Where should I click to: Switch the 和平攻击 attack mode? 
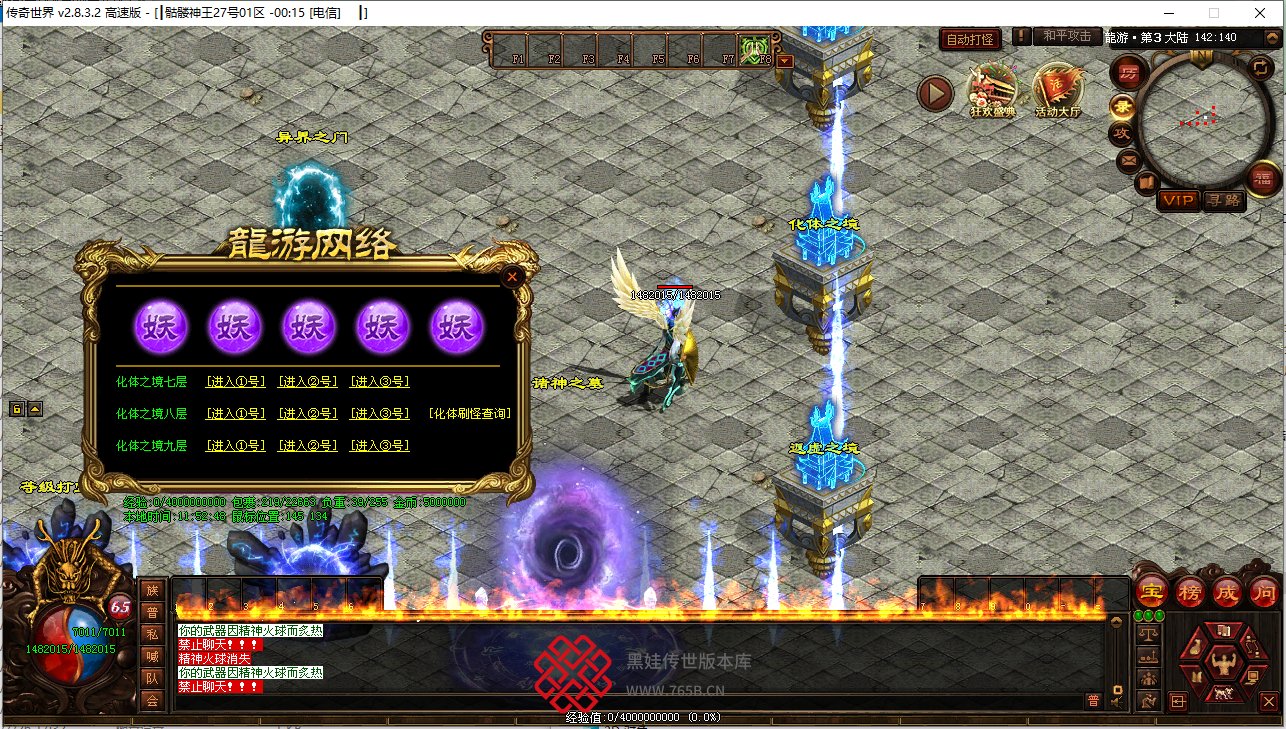[1066, 37]
